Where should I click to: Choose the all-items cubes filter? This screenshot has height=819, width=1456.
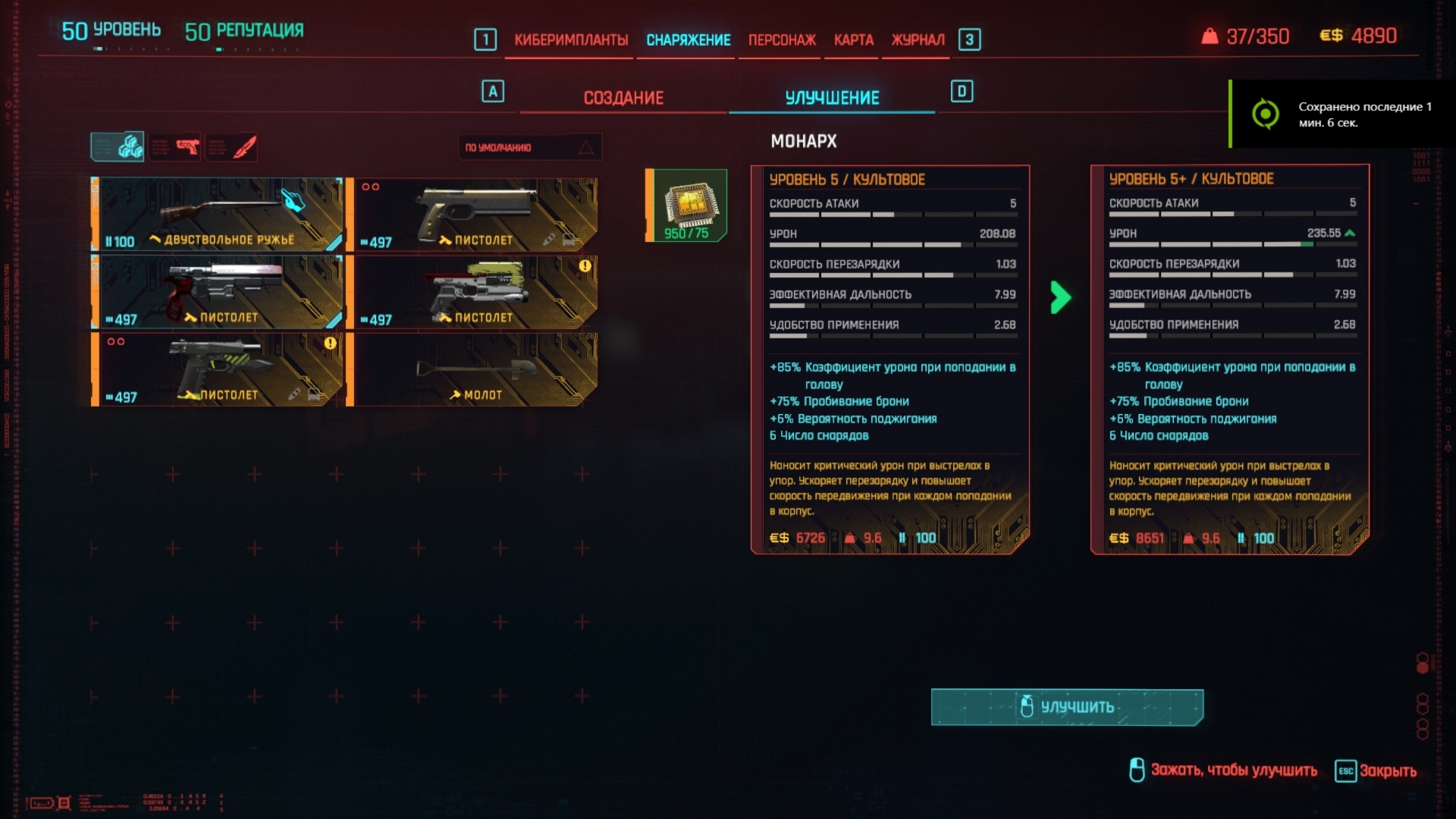click(x=118, y=147)
